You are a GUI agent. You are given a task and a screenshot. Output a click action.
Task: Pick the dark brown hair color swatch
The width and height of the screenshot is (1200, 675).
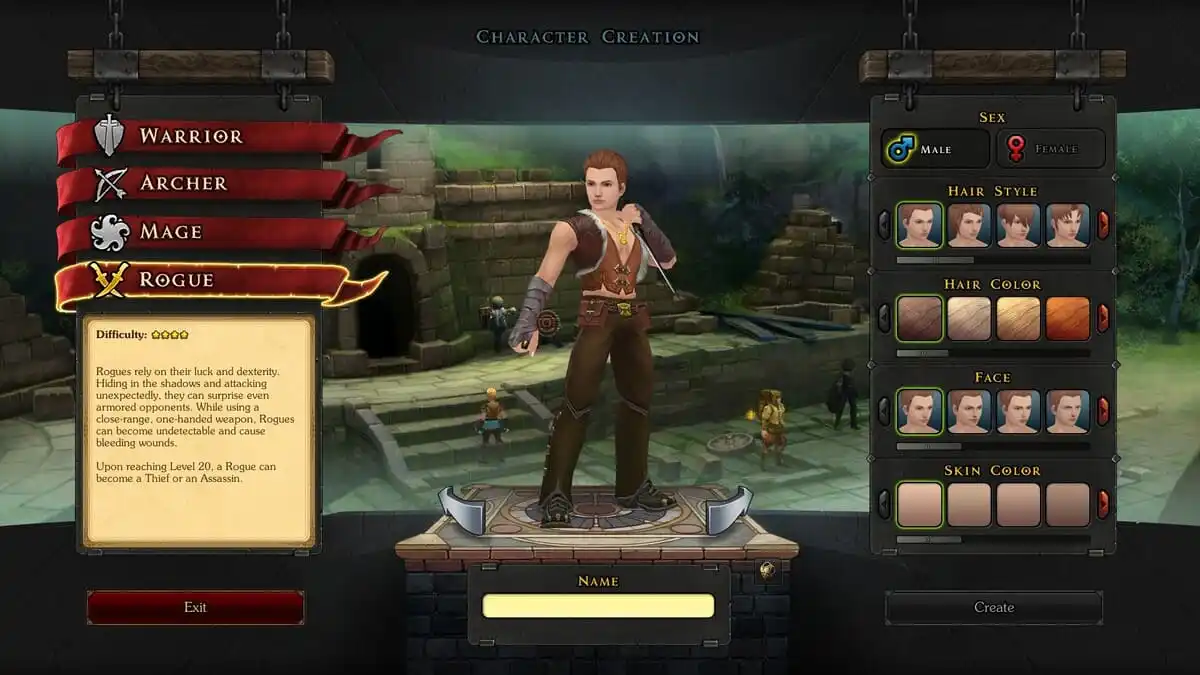click(x=919, y=318)
